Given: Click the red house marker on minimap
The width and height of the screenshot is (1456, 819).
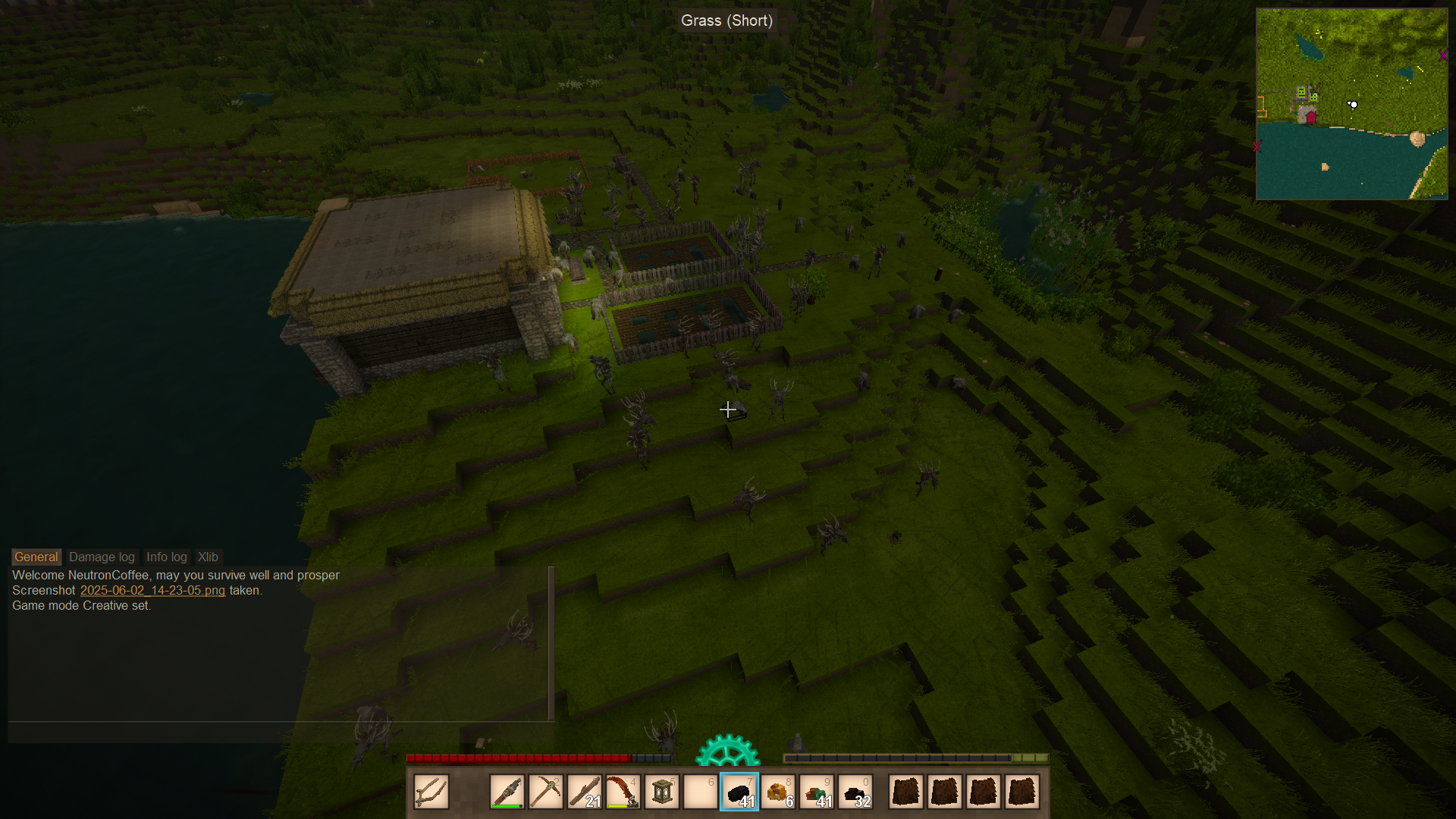Looking at the screenshot, I should tap(1310, 117).
